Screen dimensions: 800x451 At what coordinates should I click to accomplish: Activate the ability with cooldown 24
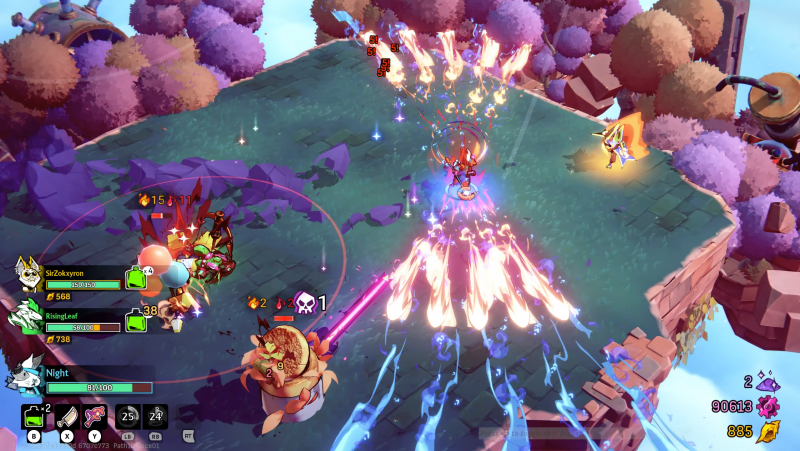(x=156, y=416)
